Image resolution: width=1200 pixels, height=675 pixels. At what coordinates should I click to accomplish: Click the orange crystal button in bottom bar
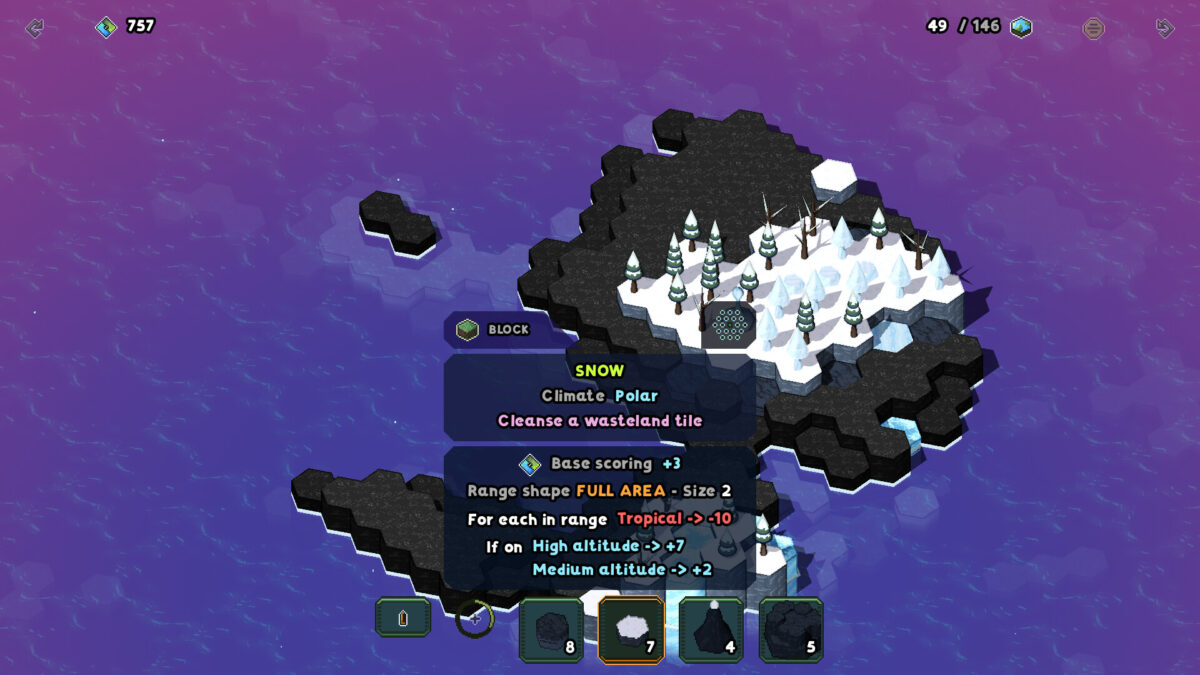[403, 618]
